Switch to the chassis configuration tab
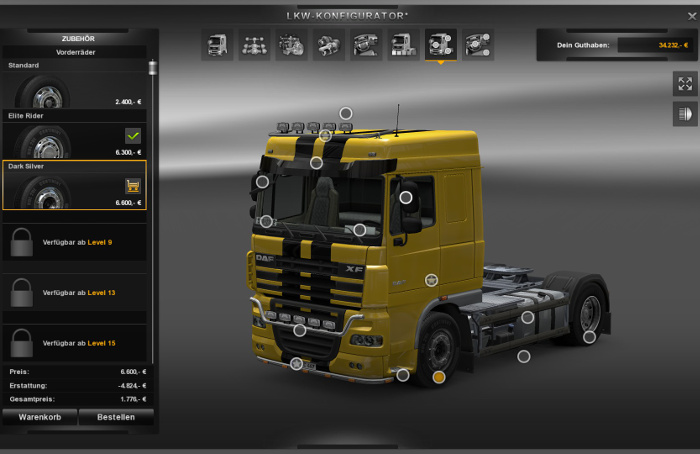 pyautogui.click(x=254, y=44)
